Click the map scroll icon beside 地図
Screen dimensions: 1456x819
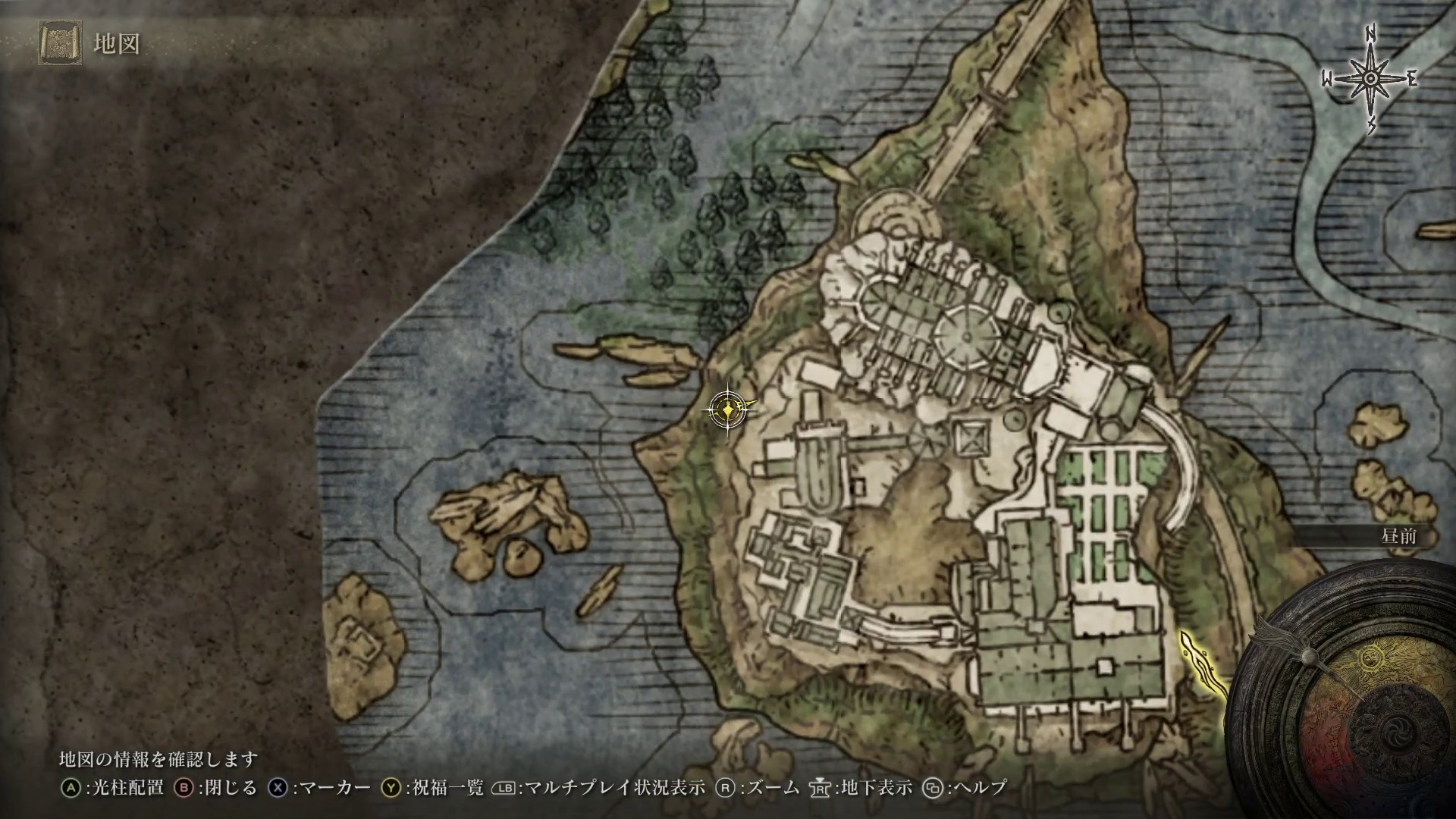[60, 44]
